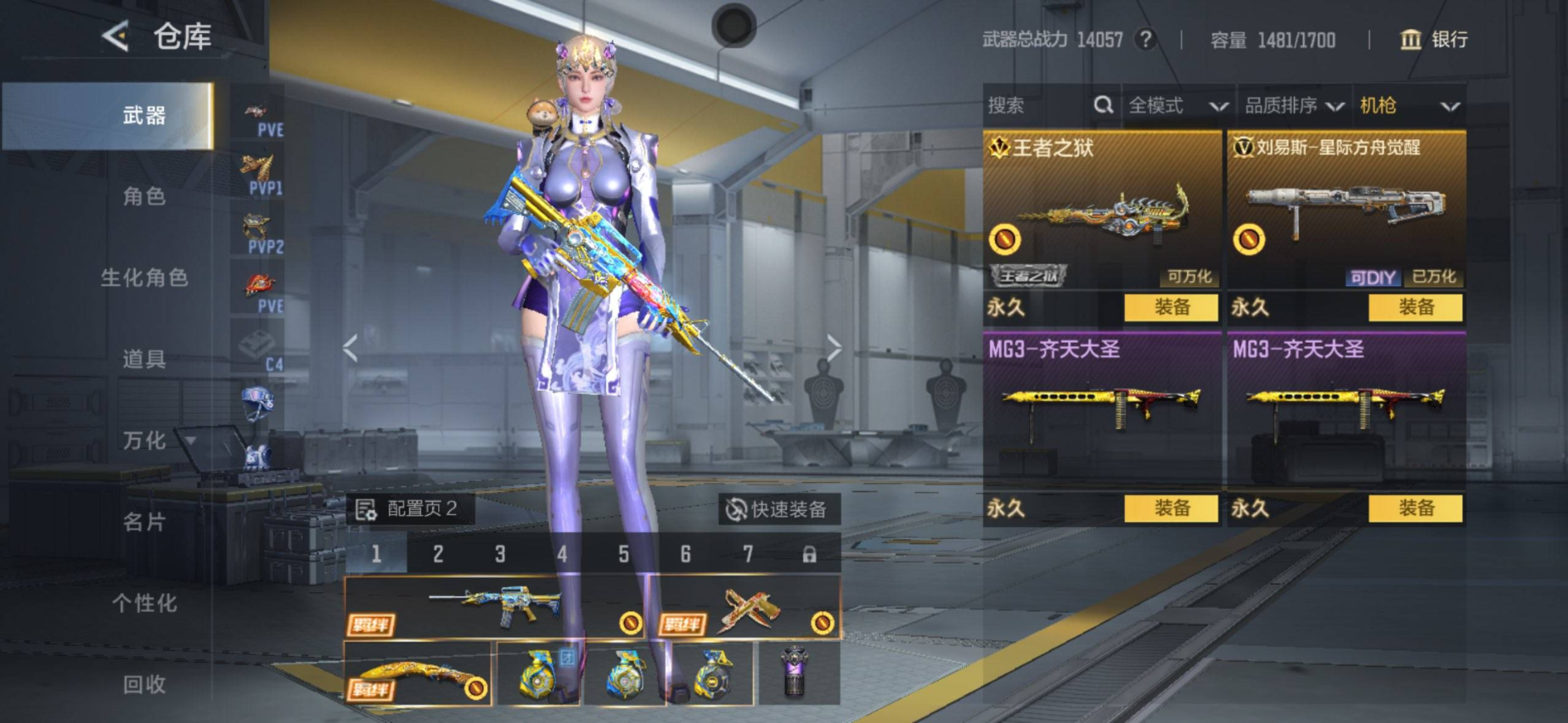Viewport: 1568px width, 723px height.
Task: Select loadout slot number 3
Action: point(500,554)
